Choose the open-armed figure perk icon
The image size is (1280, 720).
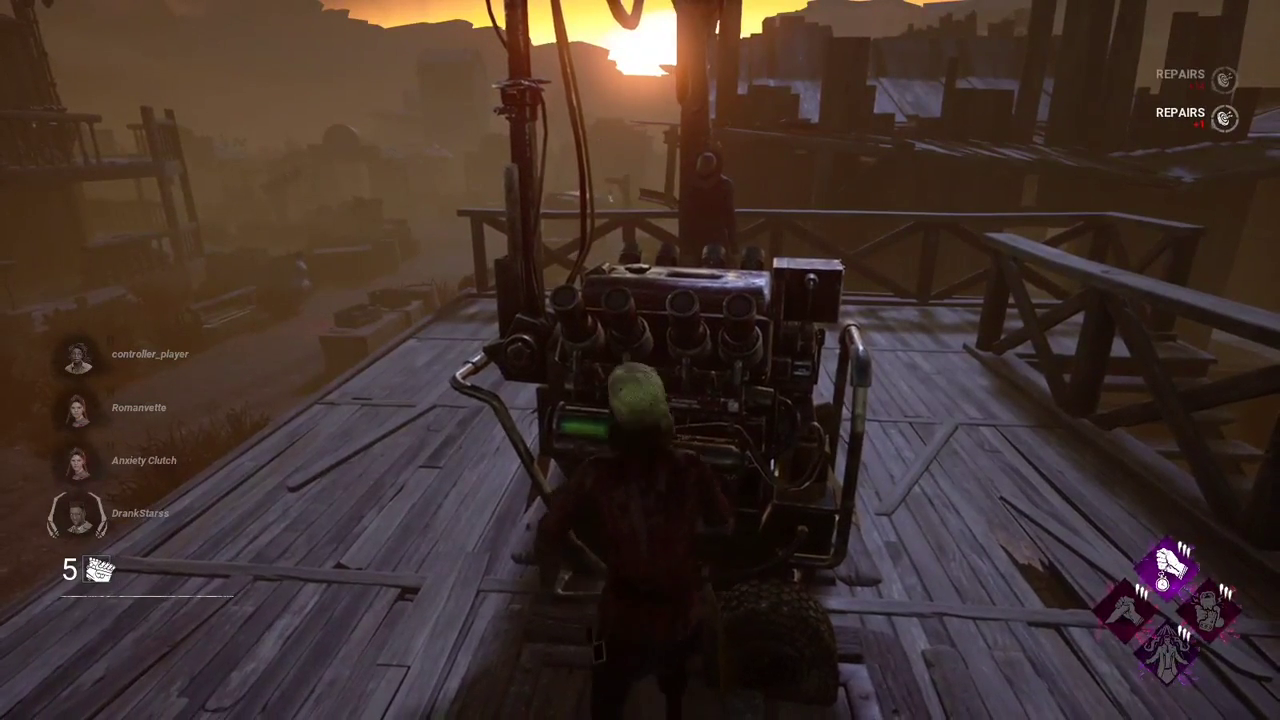[x=1167, y=648]
